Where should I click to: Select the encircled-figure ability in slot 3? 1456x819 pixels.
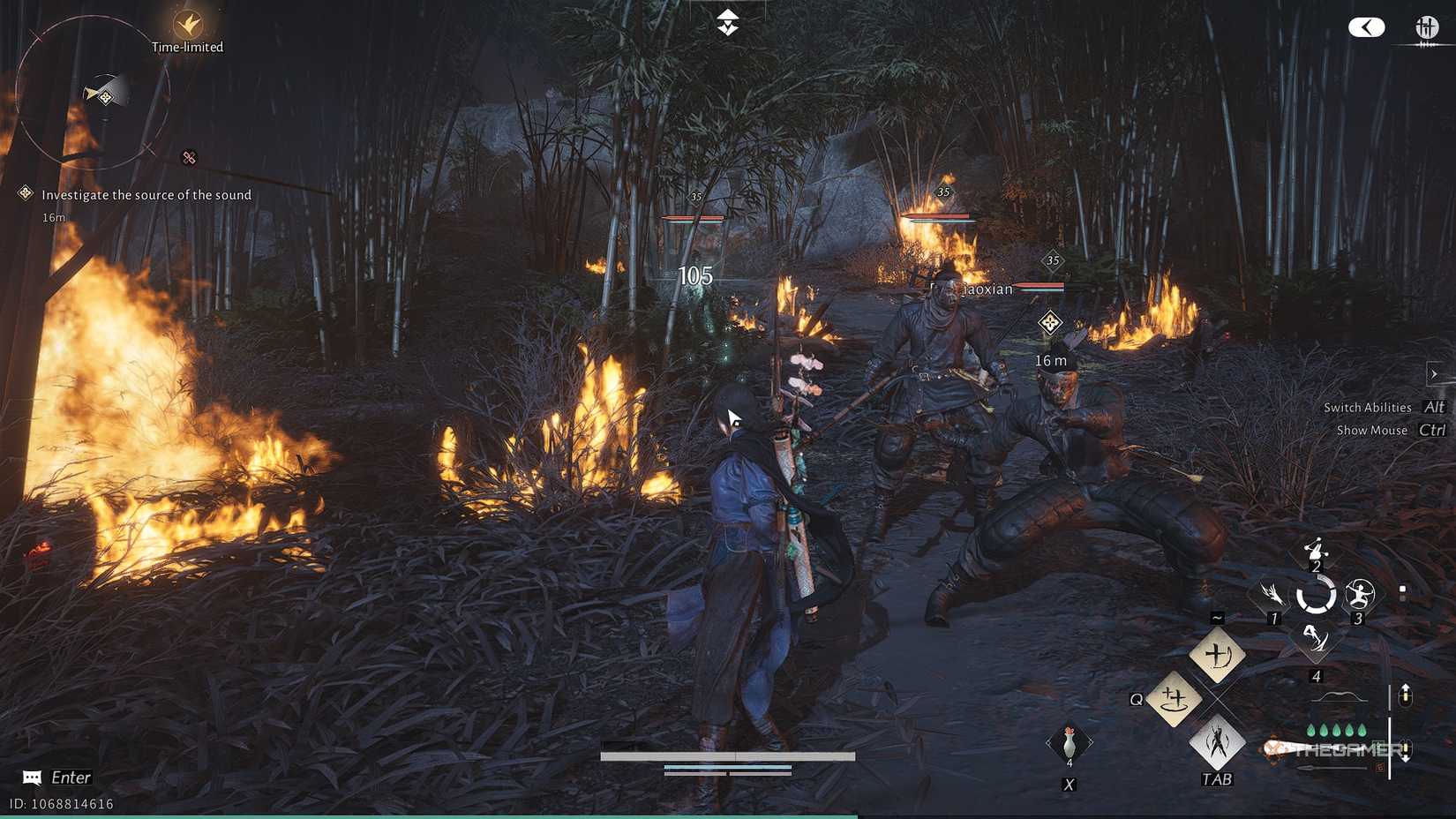pos(1360,595)
